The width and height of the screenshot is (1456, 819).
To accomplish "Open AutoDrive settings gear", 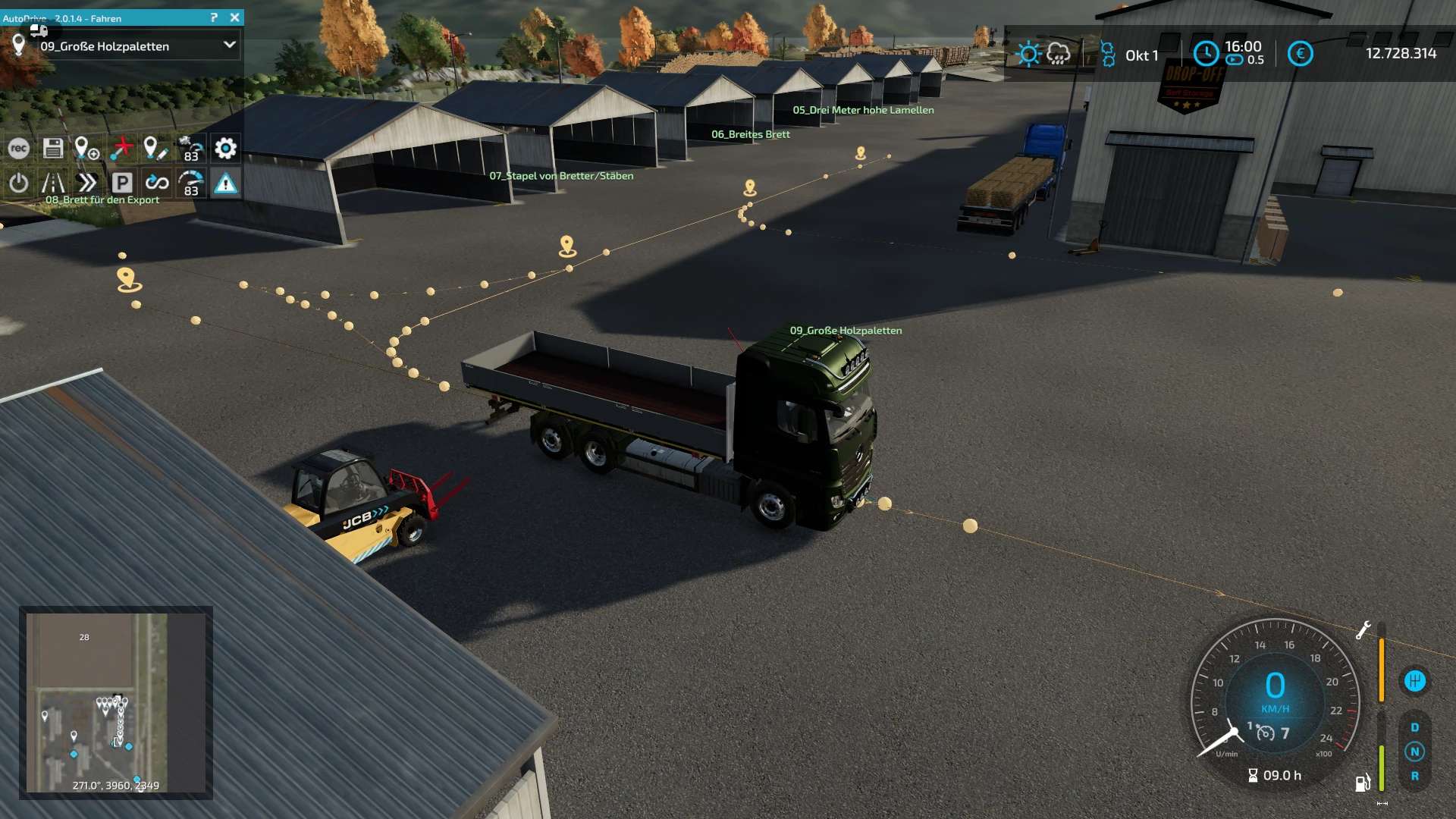I will coord(225,149).
